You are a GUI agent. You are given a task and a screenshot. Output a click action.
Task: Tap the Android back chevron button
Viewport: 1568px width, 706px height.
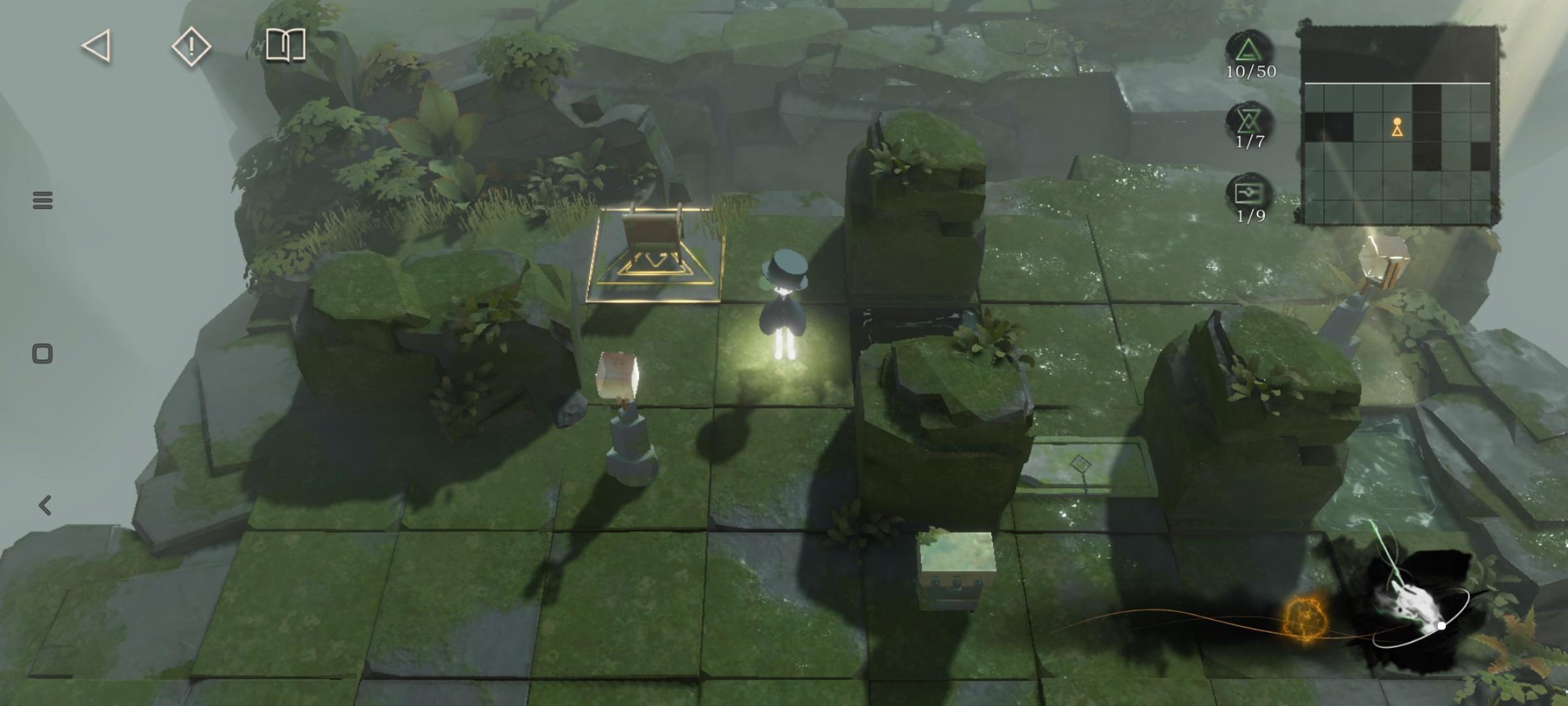coord(44,505)
